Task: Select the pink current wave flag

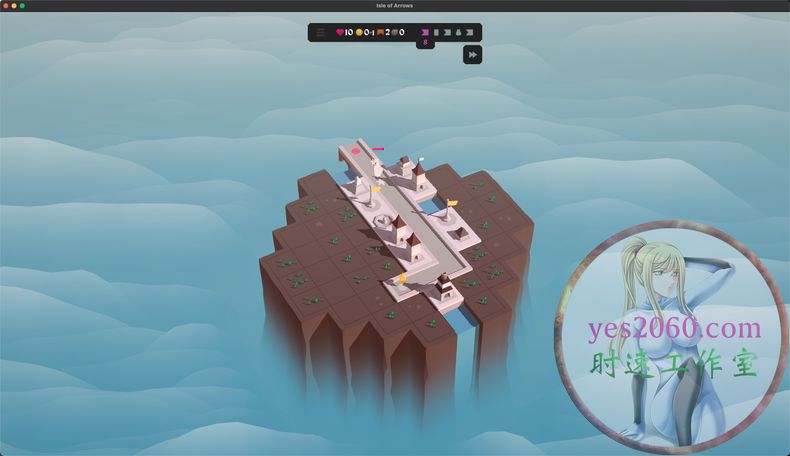Action: (425, 32)
